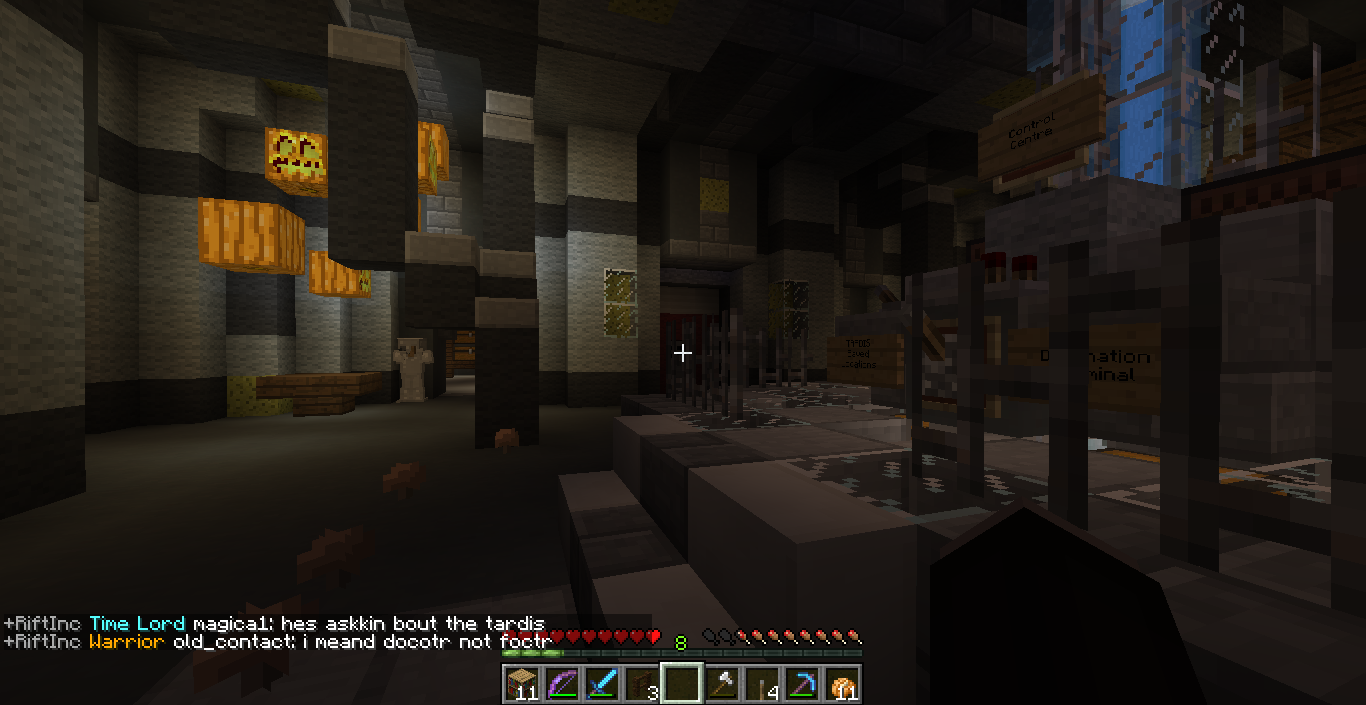Switch to the iron axe slot
1366x705 pixels.
tap(721, 684)
